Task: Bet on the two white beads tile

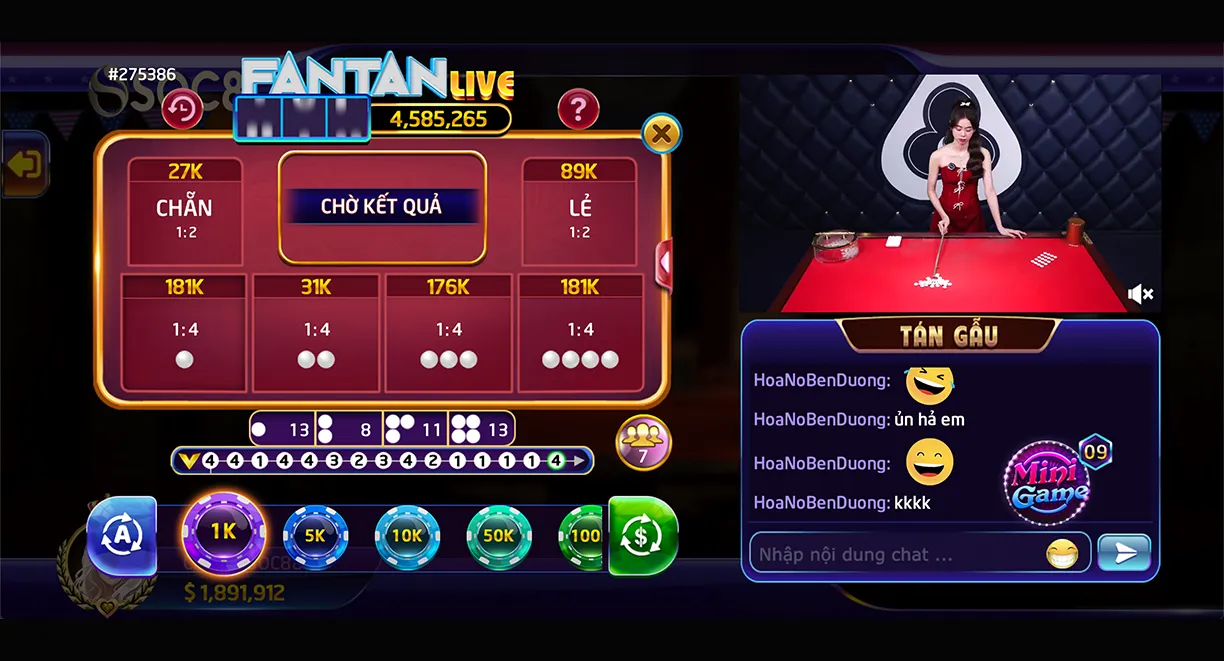Action: coord(316,335)
